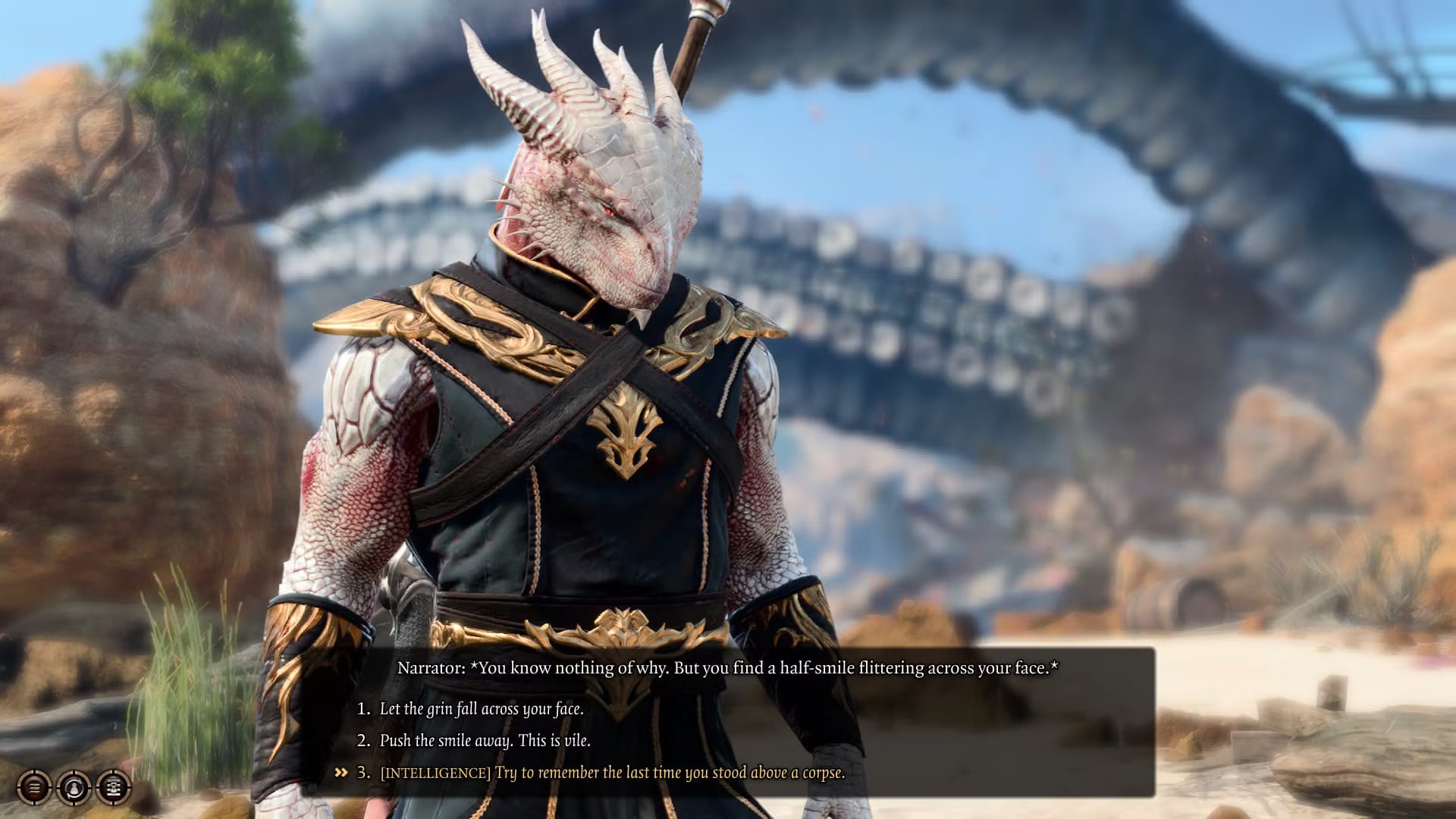
Task: Open the three-lines menu icon
Action: [34, 788]
